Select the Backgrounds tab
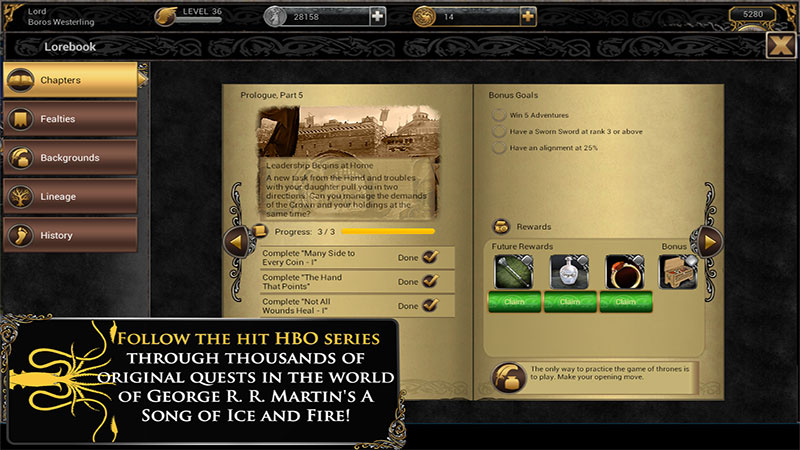Viewport: 800px width, 450px height. (x=70, y=158)
